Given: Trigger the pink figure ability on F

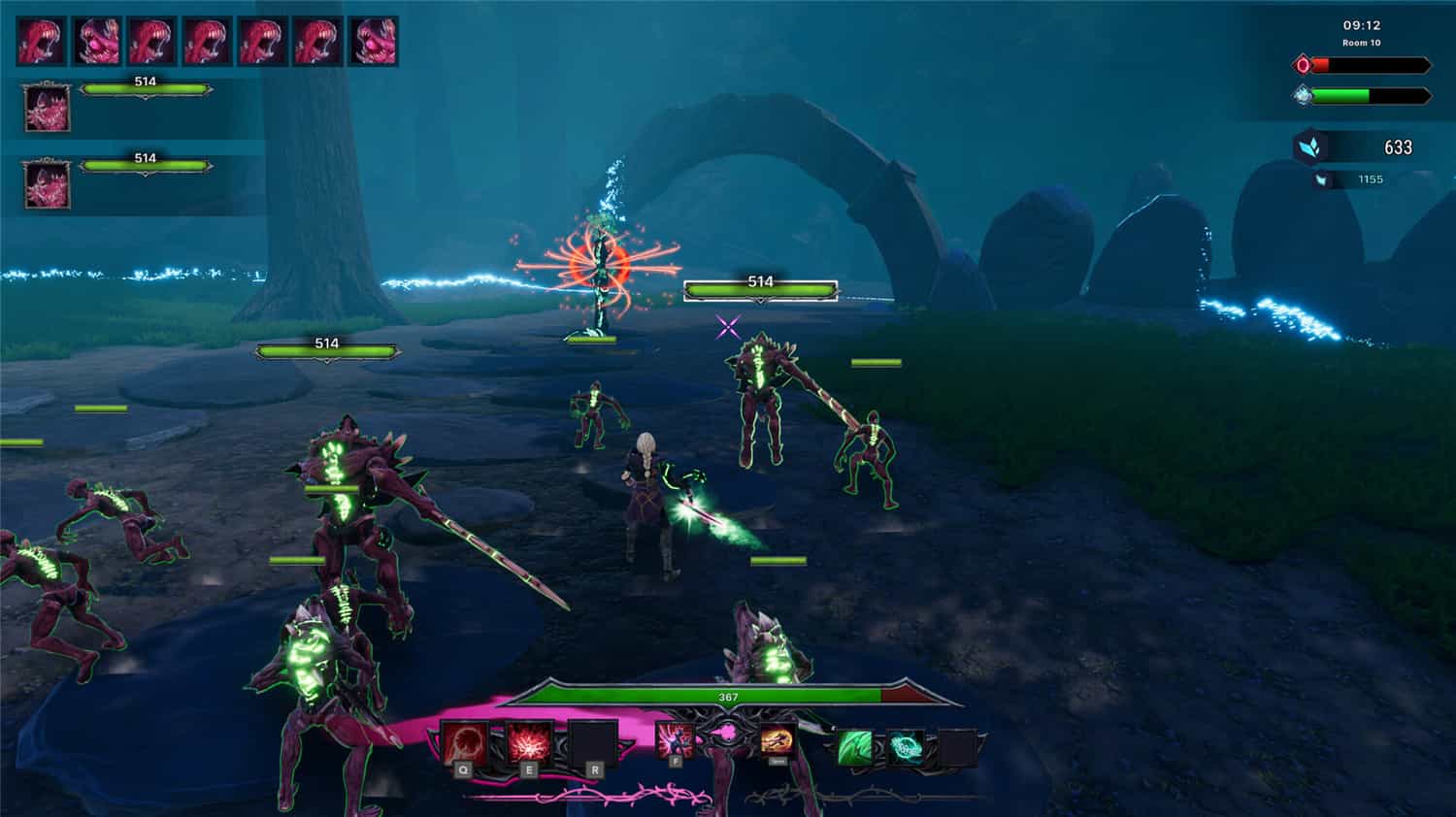Looking at the screenshot, I should pos(675,740).
